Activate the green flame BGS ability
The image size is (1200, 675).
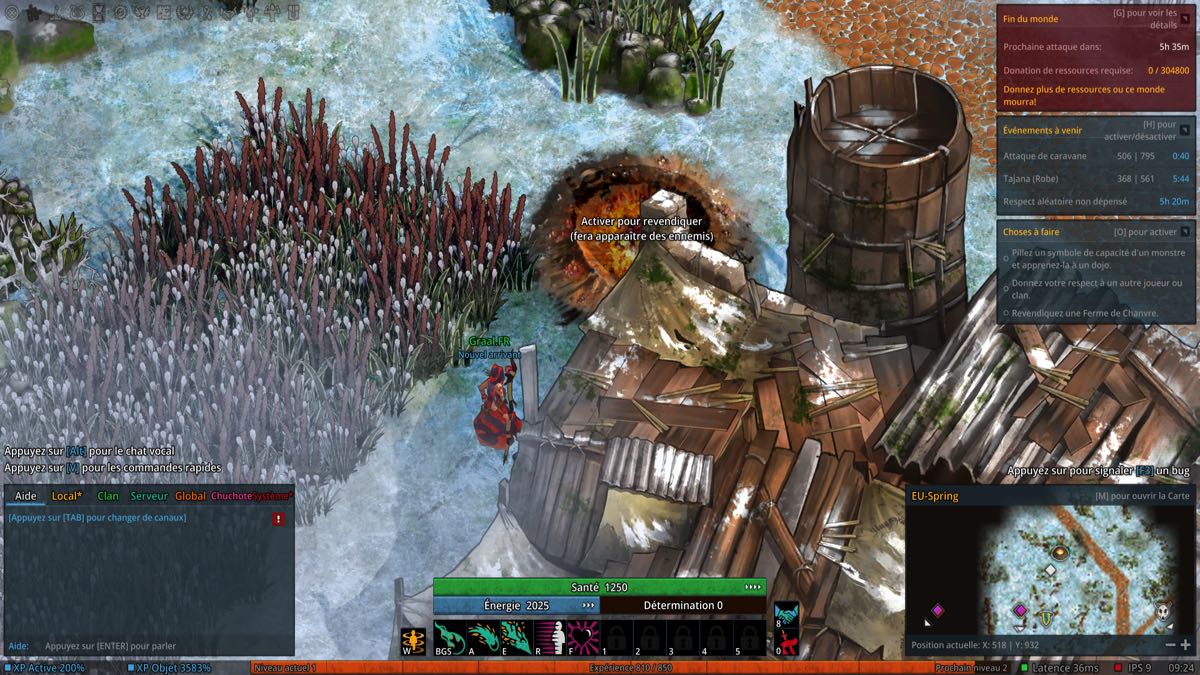click(x=449, y=636)
